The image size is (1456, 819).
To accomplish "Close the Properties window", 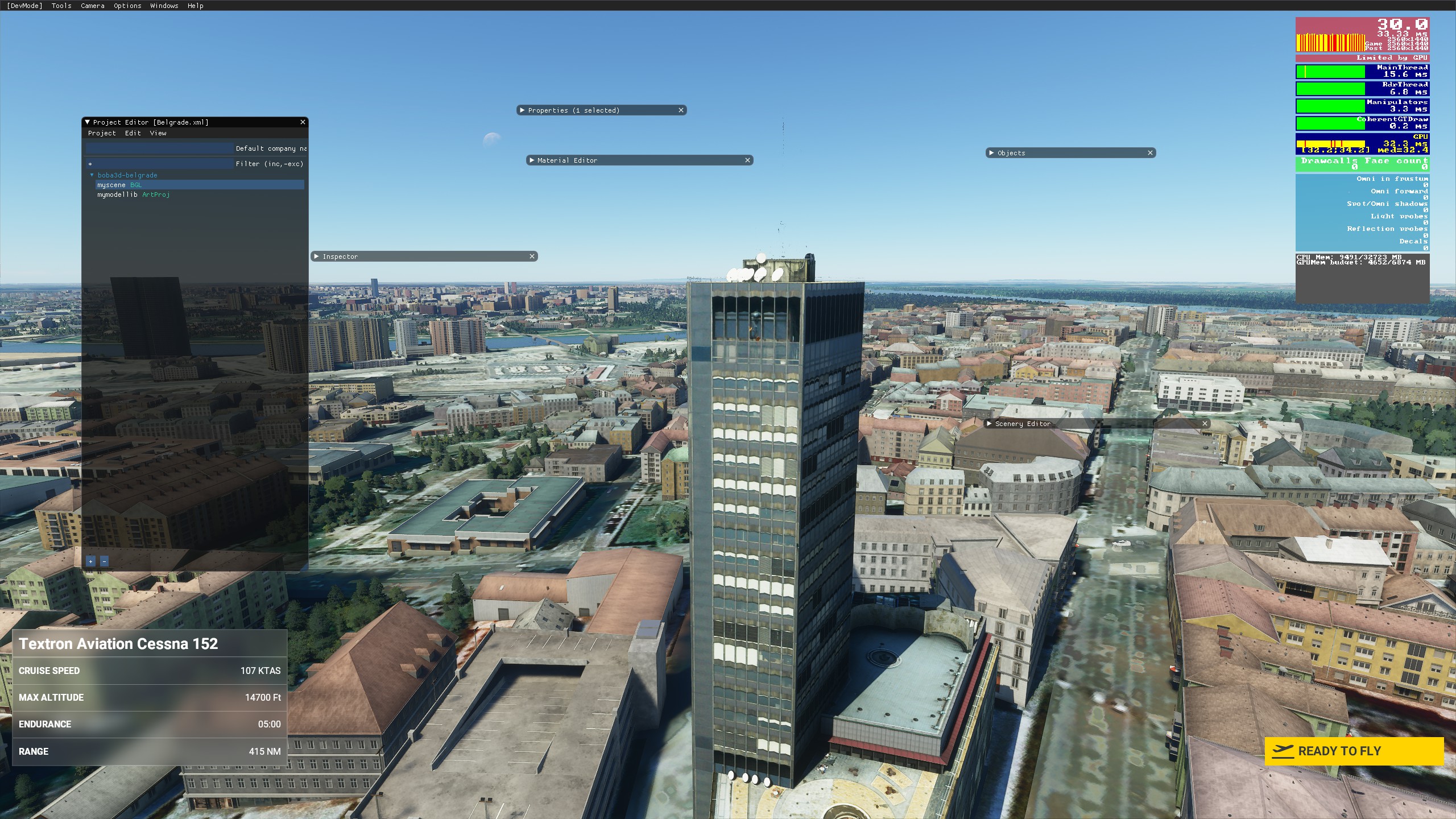I will click(681, 110).
